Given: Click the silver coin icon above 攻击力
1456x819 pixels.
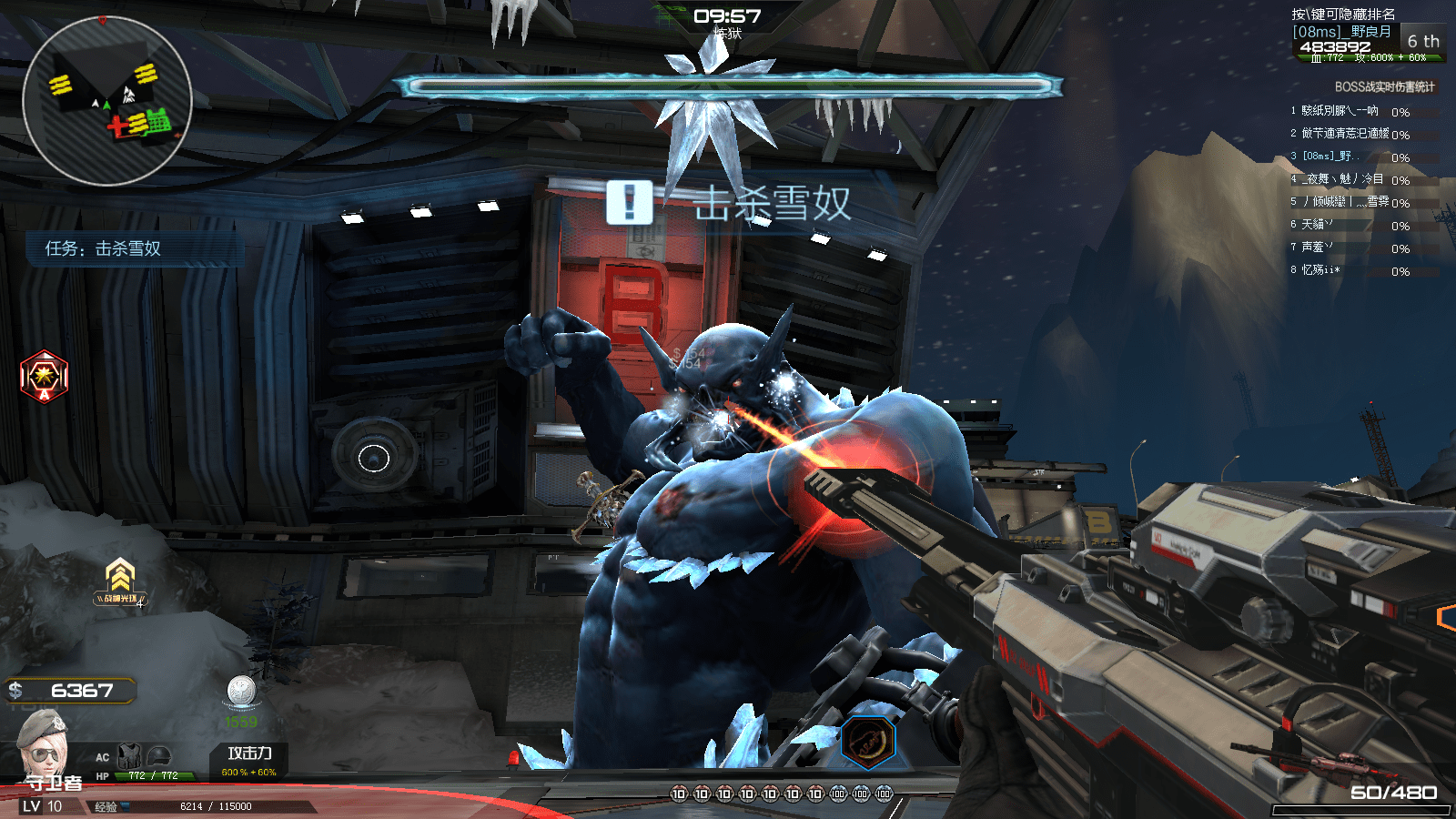Looking at the screenshot, I should tap(241, 691).
